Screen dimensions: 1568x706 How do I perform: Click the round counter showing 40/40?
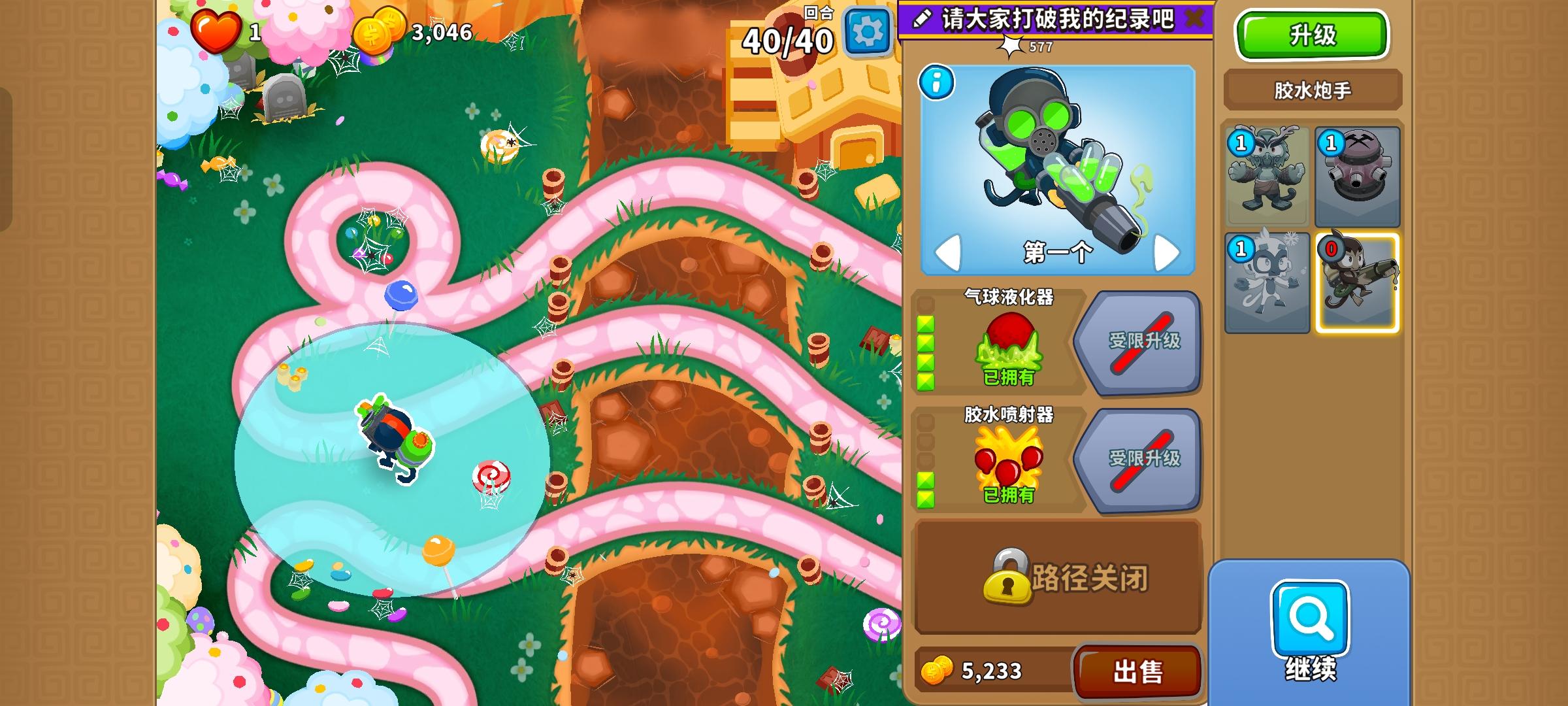(x=789, y=39)
